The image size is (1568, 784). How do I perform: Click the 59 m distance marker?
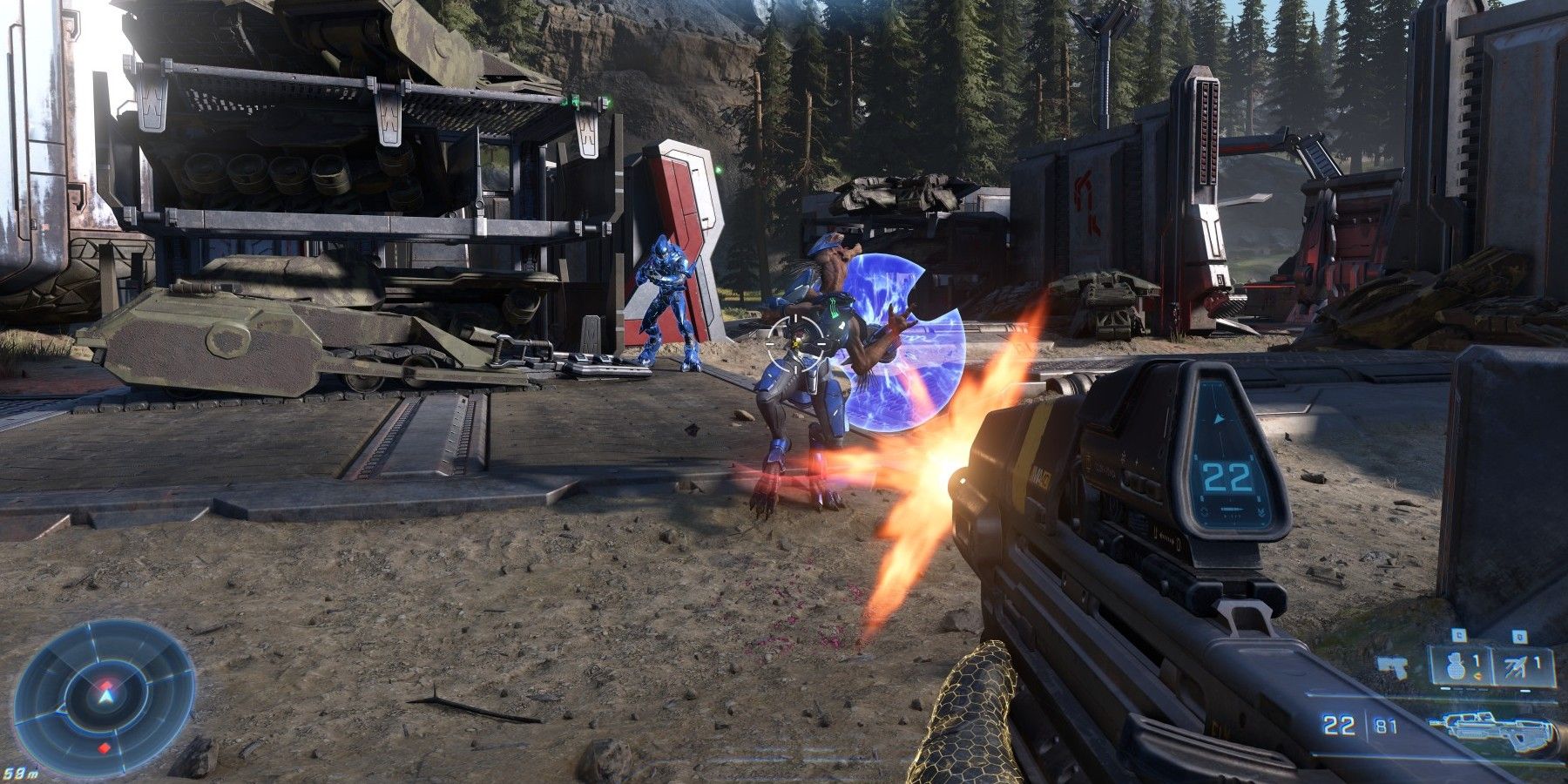pyautogui.click(x=19, y=772)
